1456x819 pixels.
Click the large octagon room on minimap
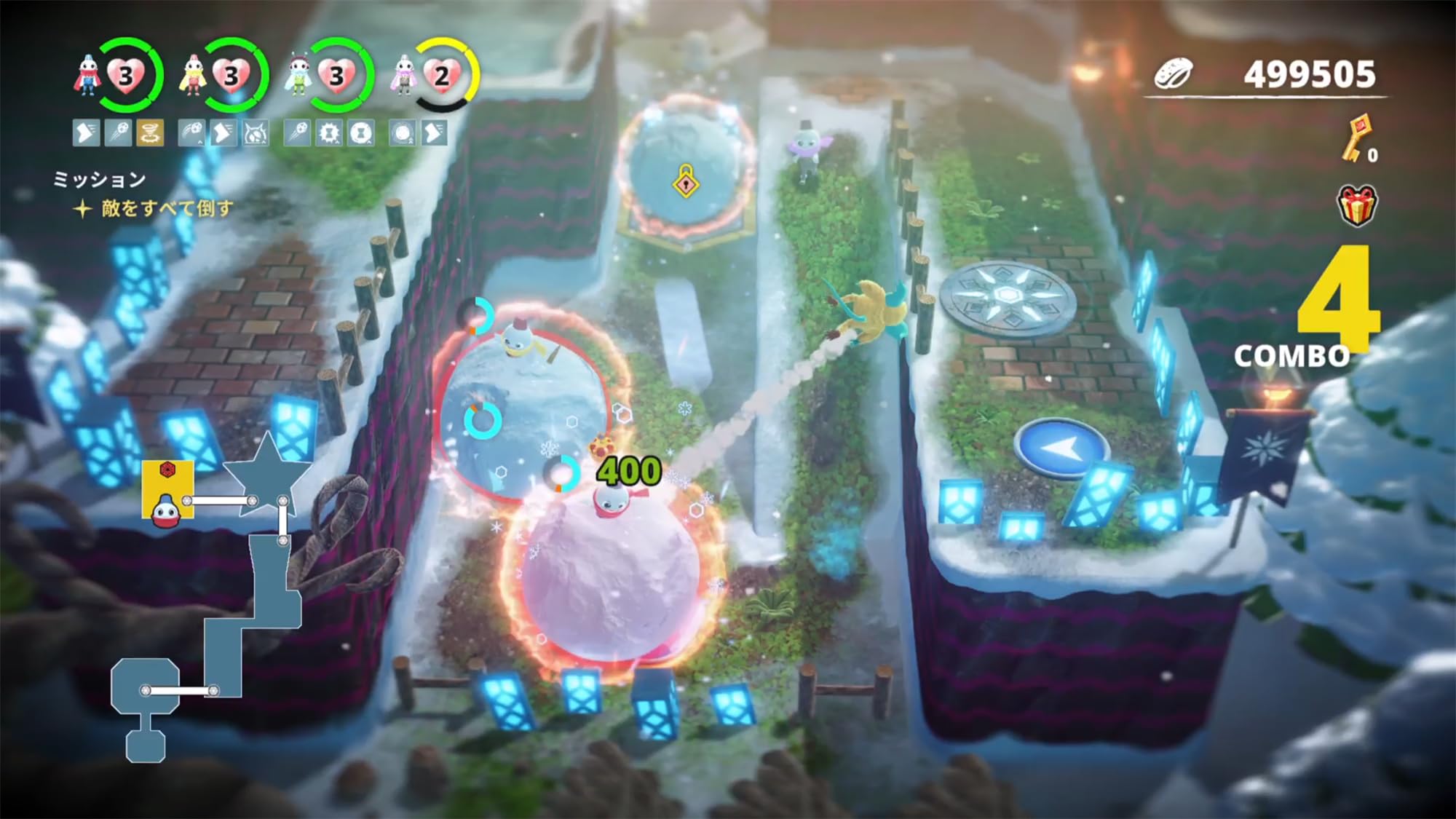[x=145, y=686]
